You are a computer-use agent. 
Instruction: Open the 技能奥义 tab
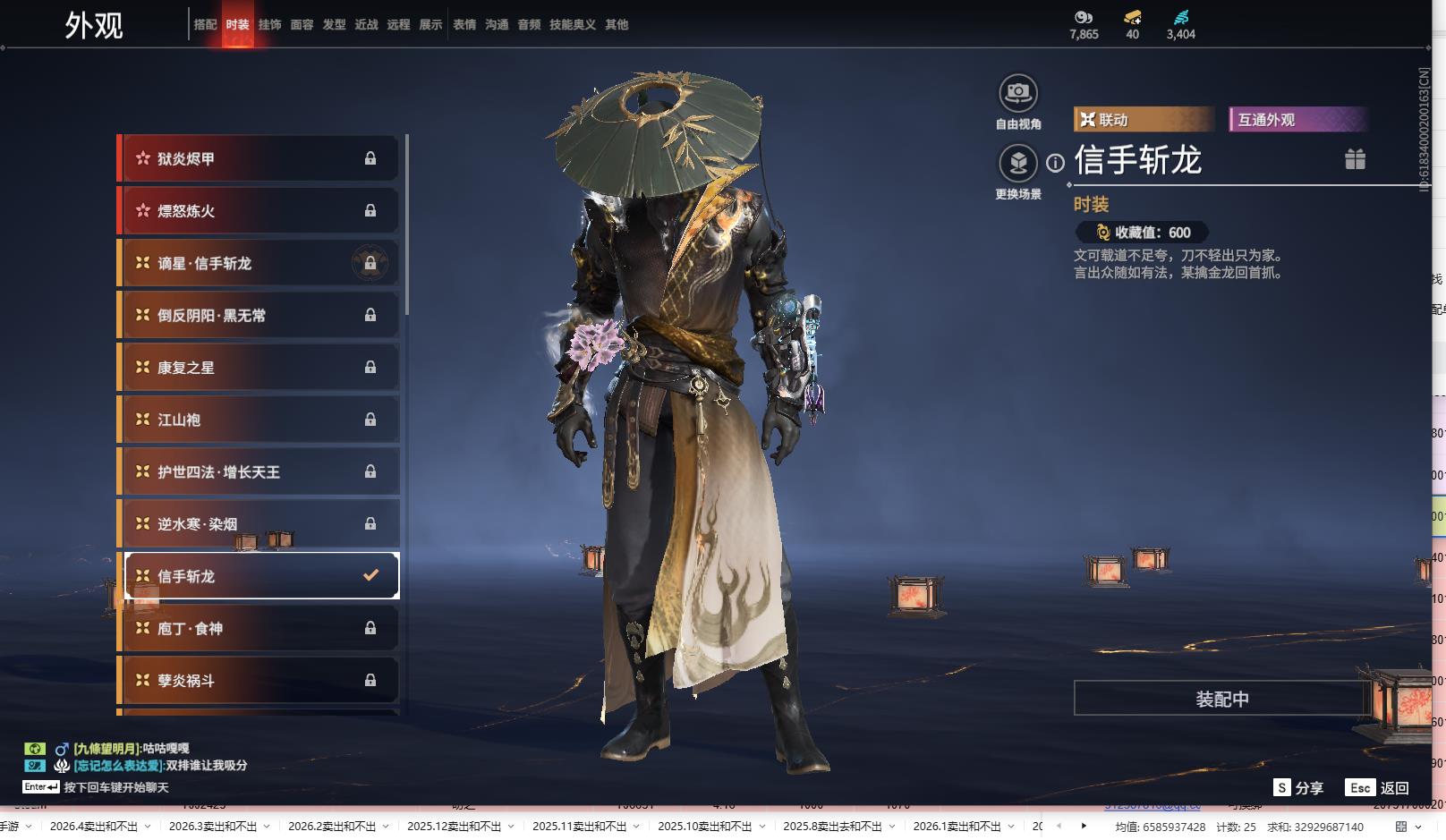click(x=572, y=25)
